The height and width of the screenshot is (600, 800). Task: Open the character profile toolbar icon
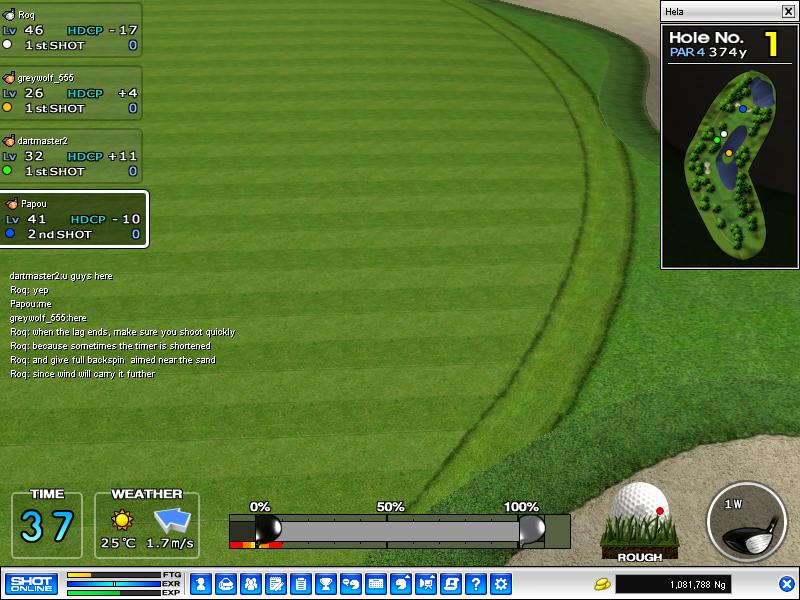[x=200, y=584]
